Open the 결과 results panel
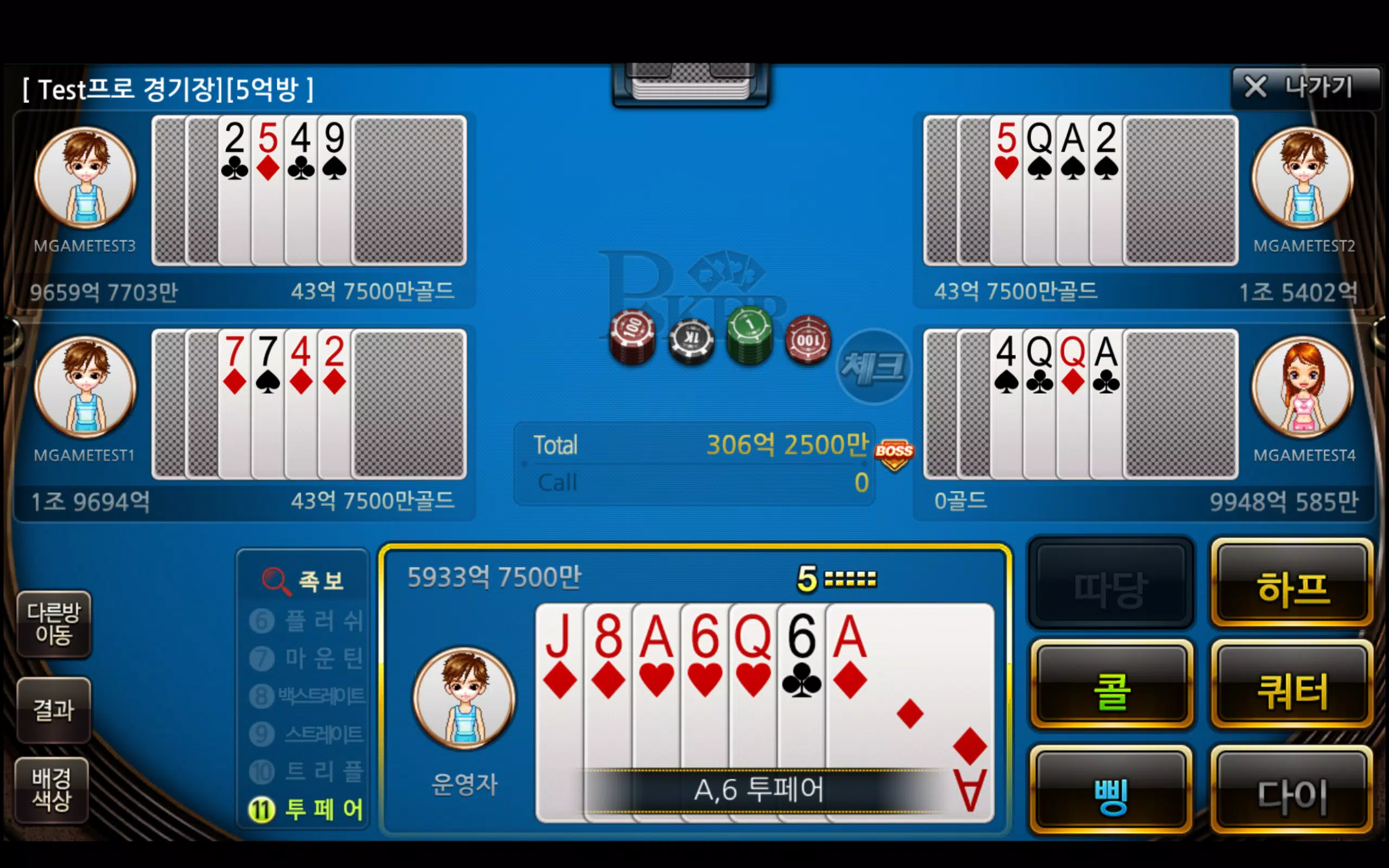 click(x=53, y=710)
